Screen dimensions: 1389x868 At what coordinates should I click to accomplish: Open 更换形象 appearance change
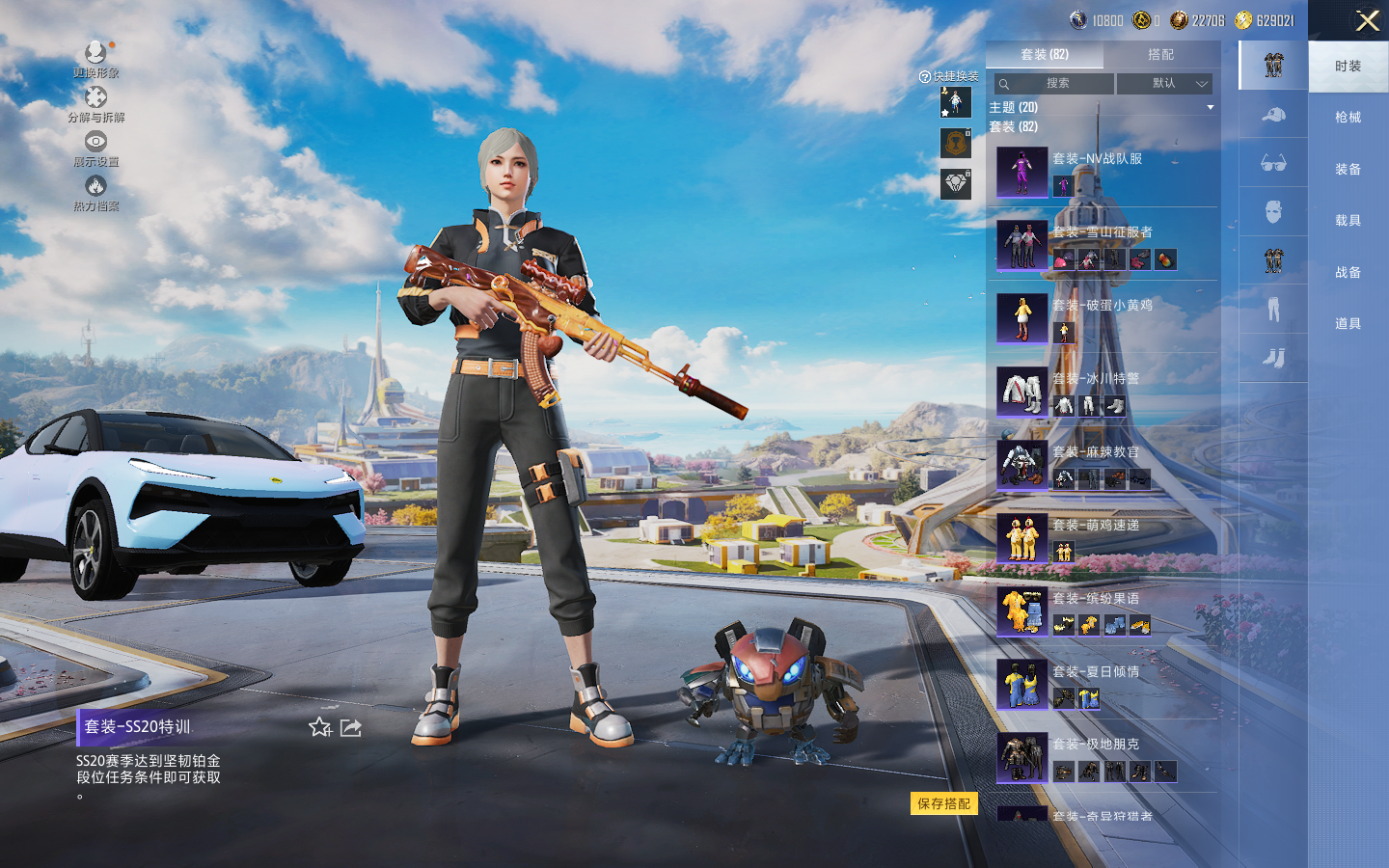click(95, 59)
